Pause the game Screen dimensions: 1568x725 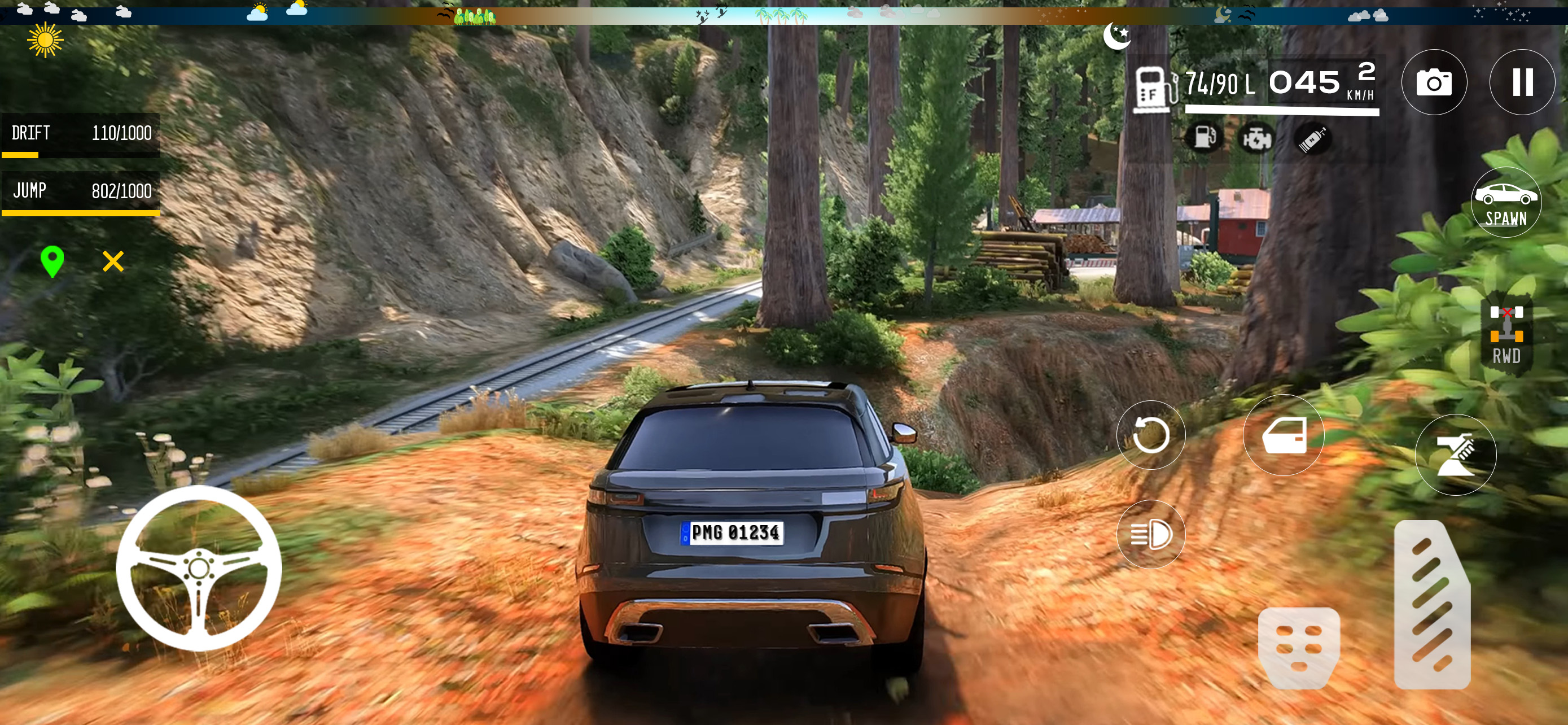point(1522,82)
